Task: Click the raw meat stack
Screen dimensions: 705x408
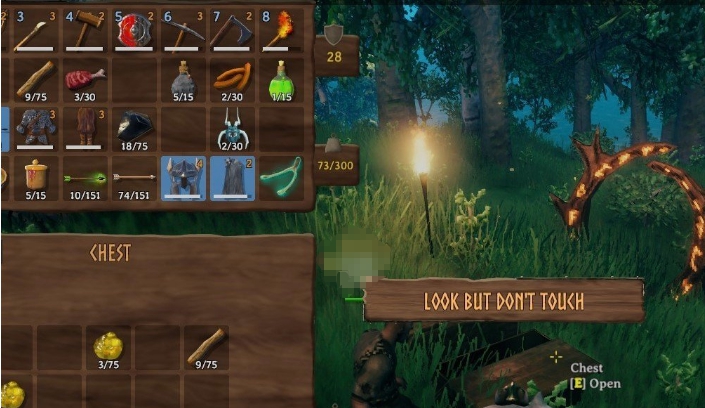Action: [86, 78]
